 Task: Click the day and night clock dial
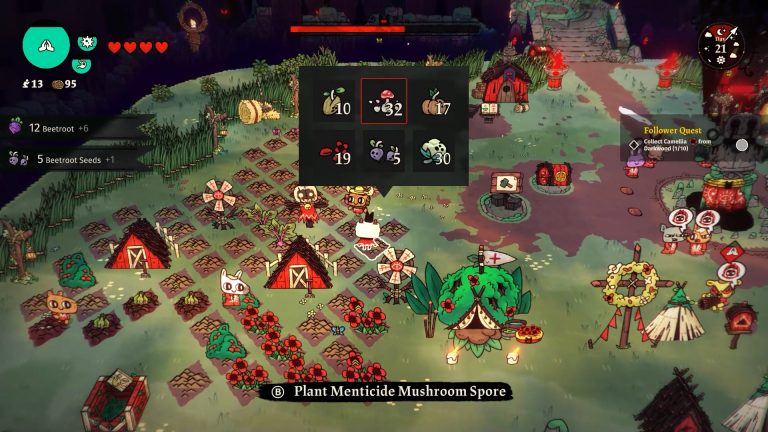coord(721,46)
